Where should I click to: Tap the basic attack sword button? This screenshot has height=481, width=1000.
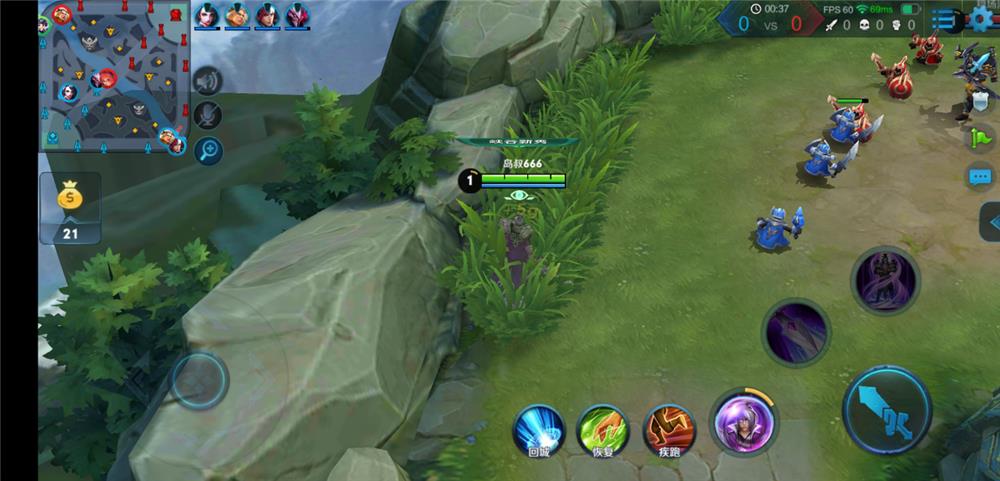coord(887,410)
